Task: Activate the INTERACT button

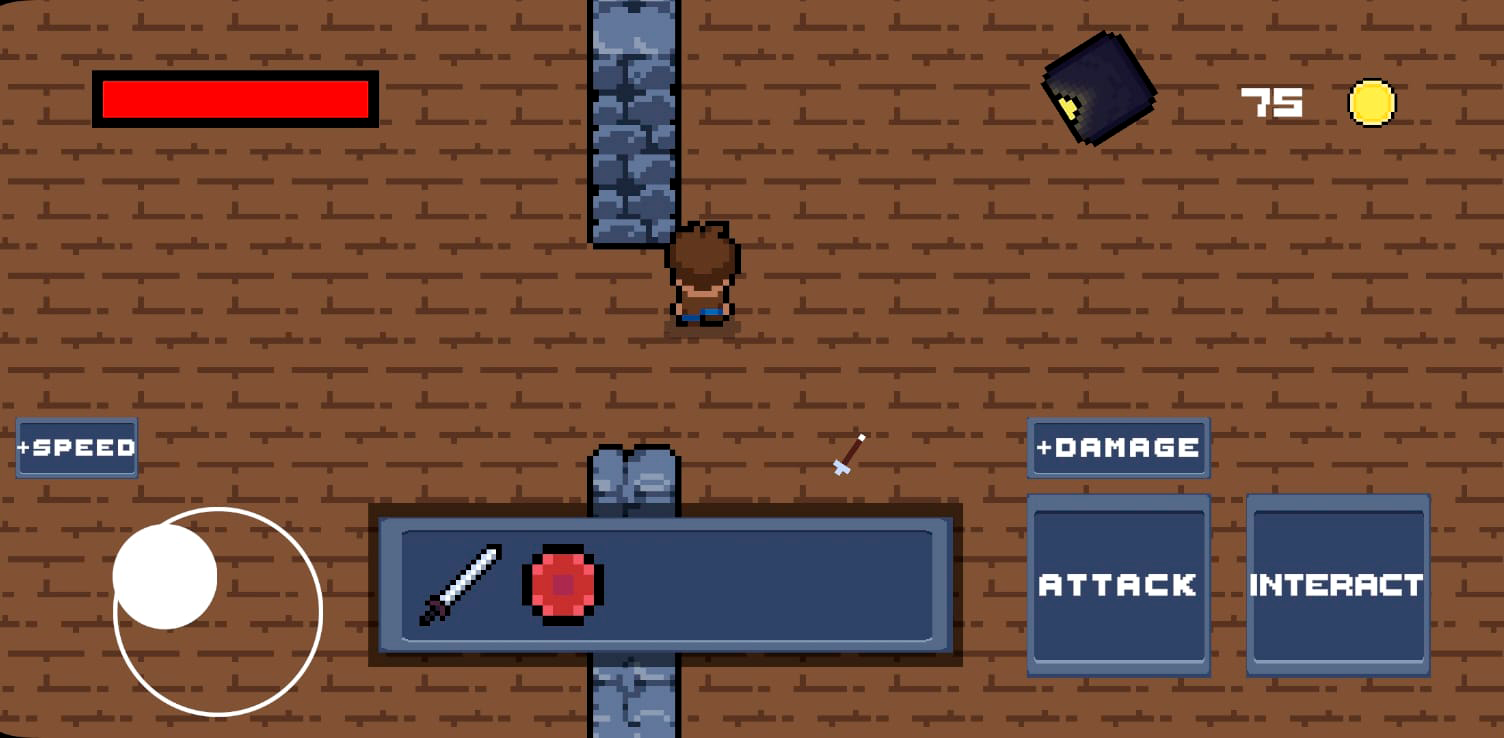Action: [1337, 585]
